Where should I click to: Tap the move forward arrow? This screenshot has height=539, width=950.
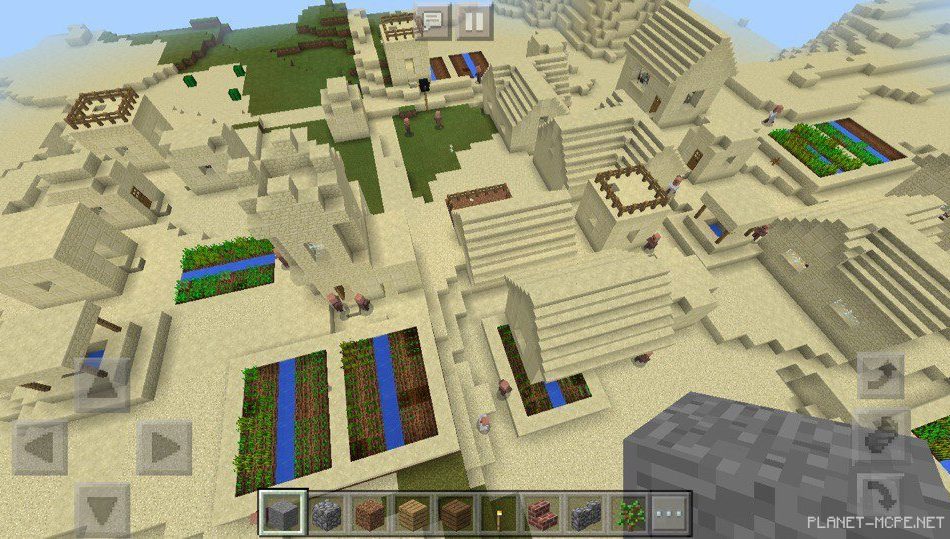pos(103,384)
